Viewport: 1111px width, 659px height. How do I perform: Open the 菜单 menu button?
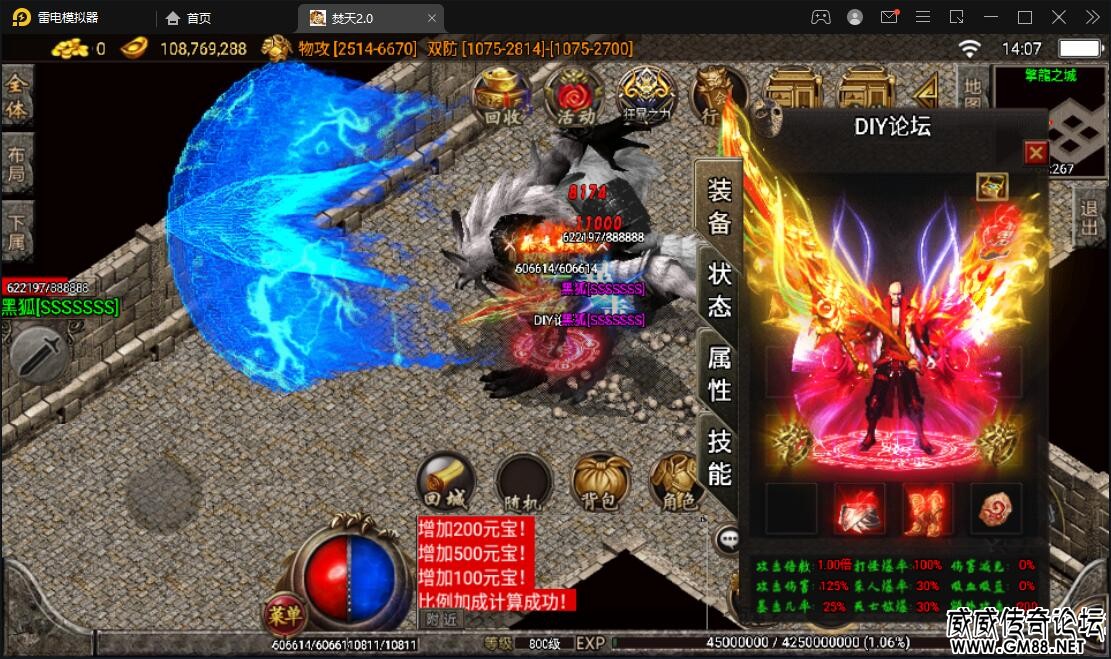[x=283, y=615]
